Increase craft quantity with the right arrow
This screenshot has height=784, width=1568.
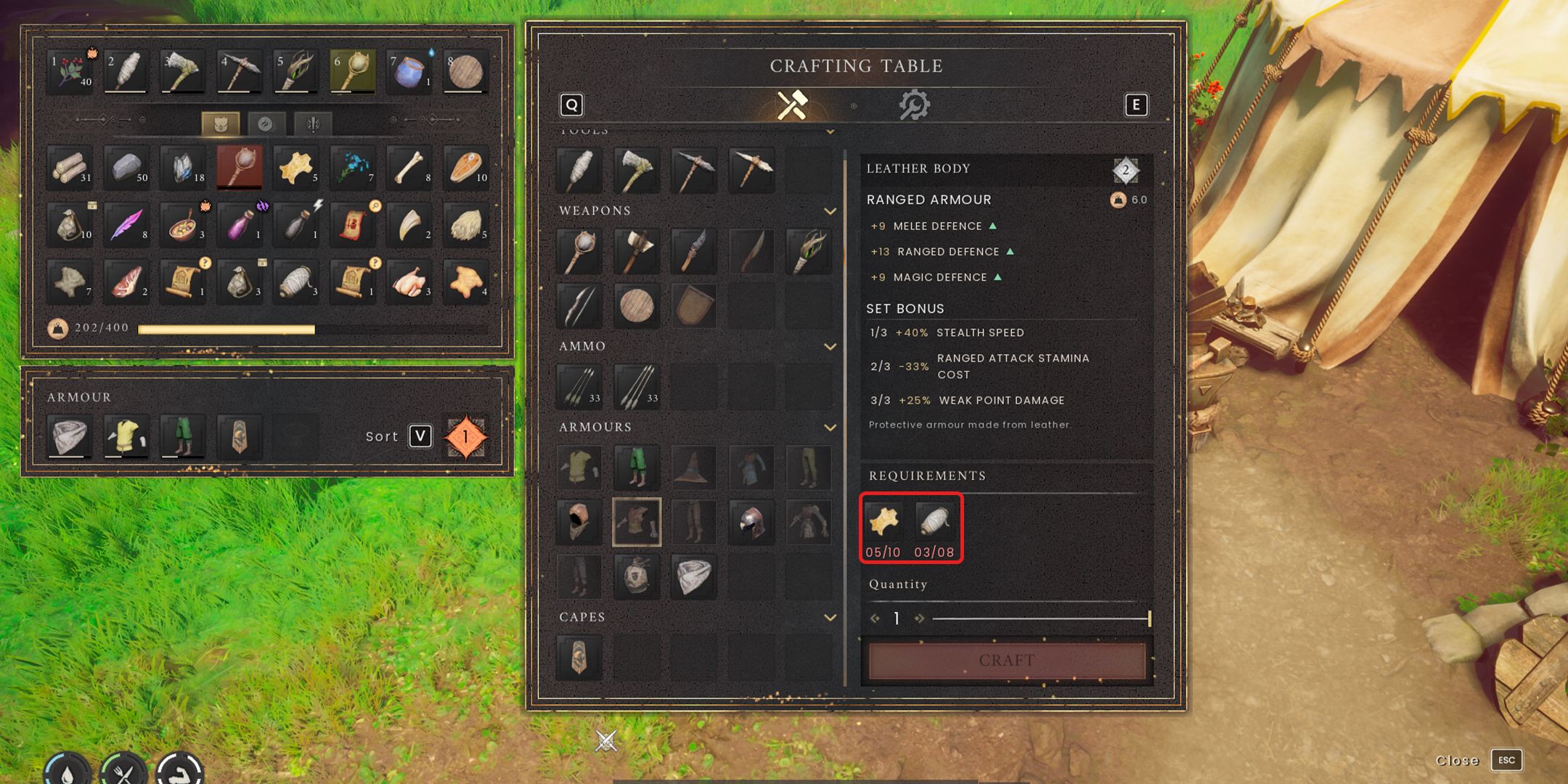click(x=920, y=618)
